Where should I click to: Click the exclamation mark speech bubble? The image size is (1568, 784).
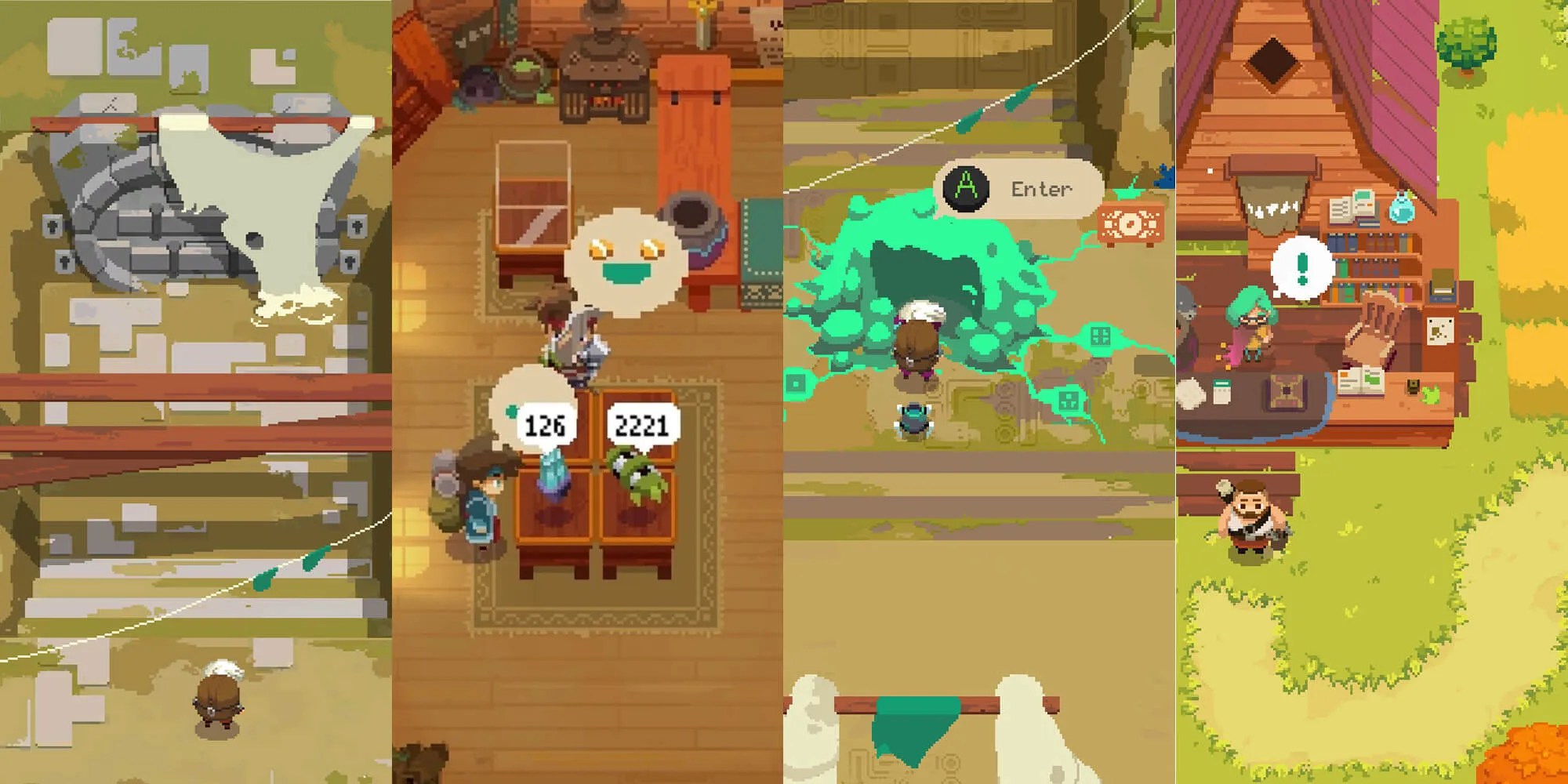click(1301, 267)
